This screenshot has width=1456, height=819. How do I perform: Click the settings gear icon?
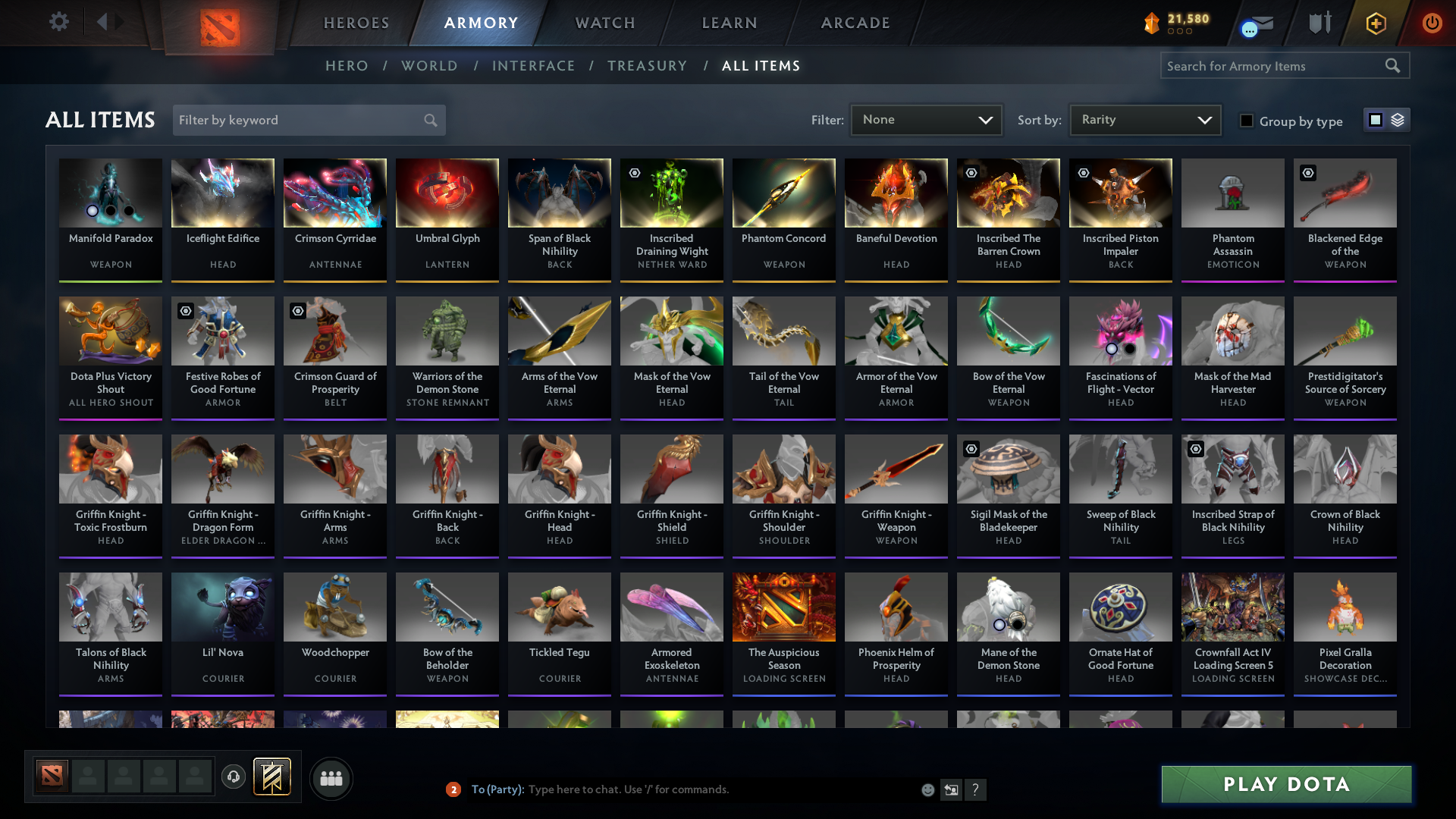[x=59, y=22]
